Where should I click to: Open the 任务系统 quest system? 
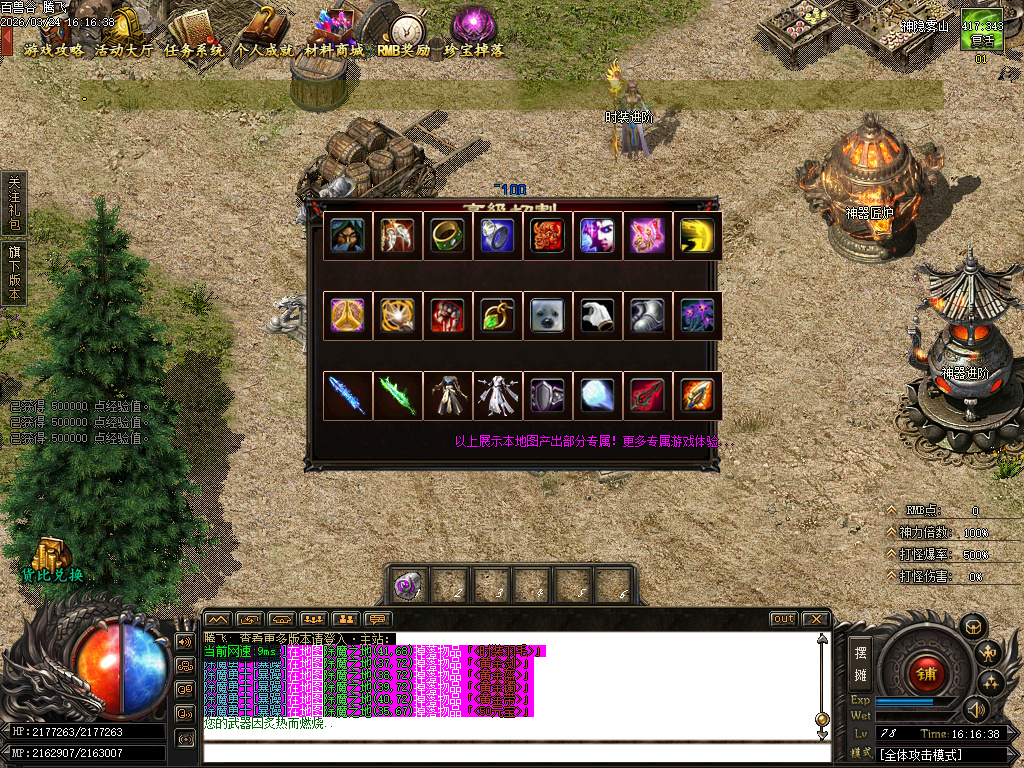point(194,49)
